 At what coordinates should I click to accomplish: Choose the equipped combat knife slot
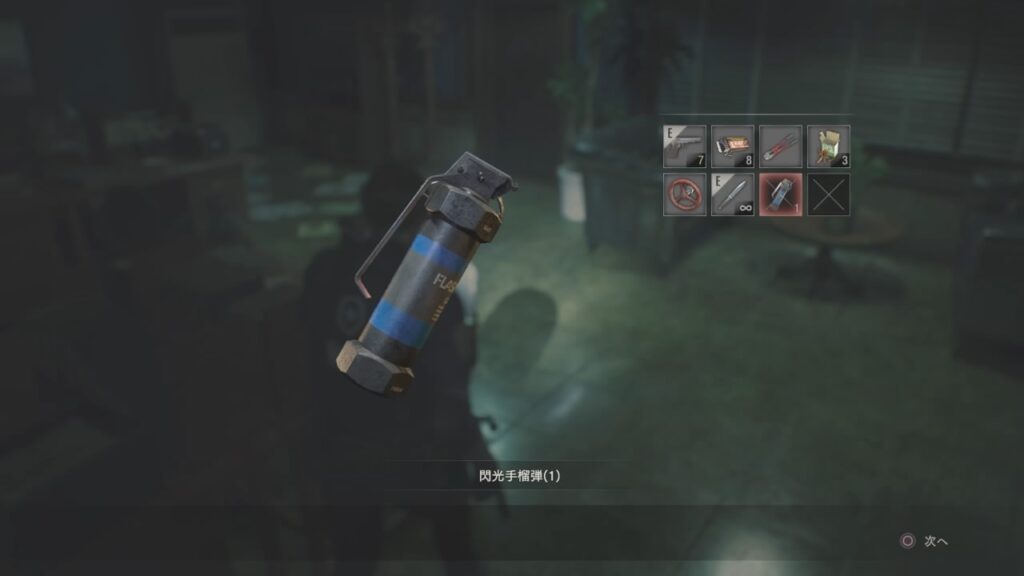(732, 194)
